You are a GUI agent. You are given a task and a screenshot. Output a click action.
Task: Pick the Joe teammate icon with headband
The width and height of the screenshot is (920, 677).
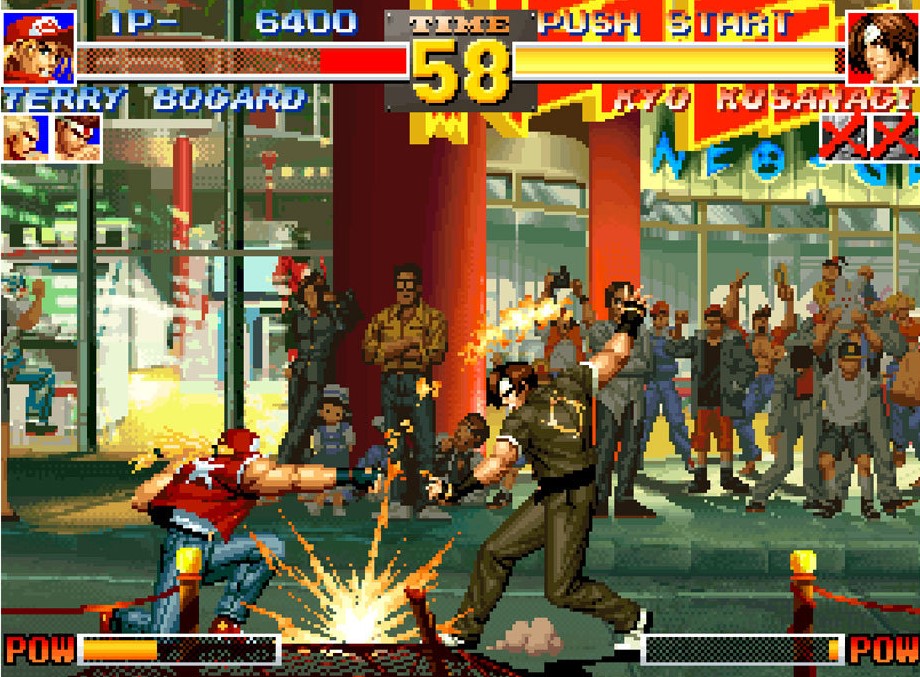[x=77, y=137]
